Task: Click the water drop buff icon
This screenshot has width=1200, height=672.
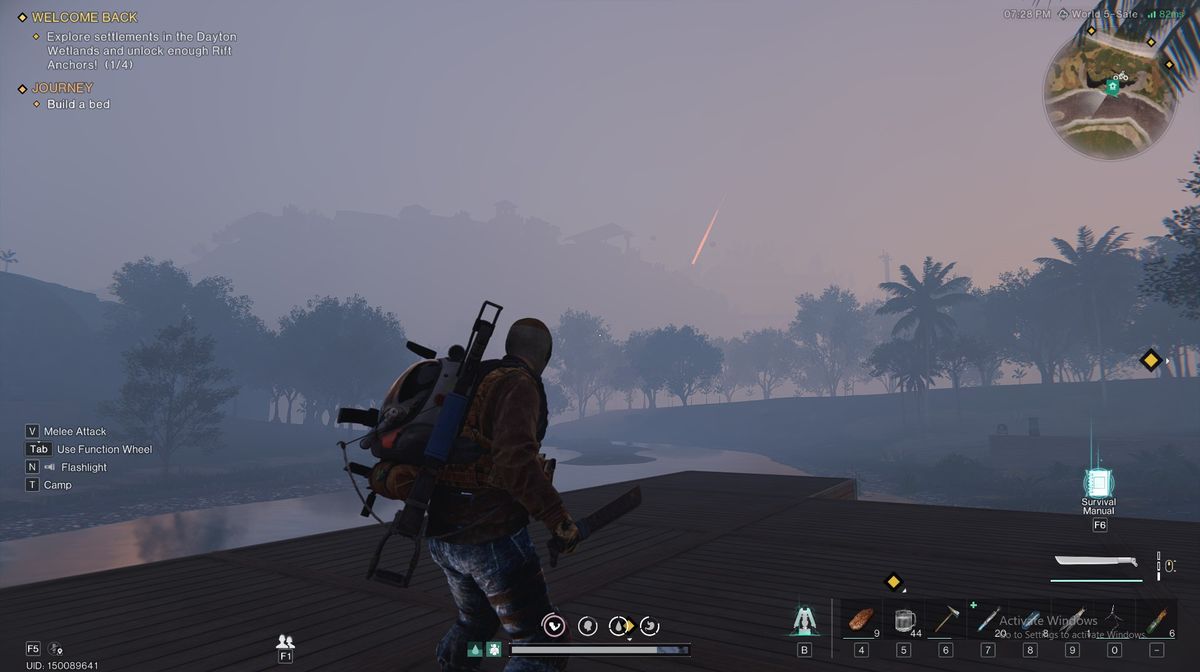Action: point(475,649)
